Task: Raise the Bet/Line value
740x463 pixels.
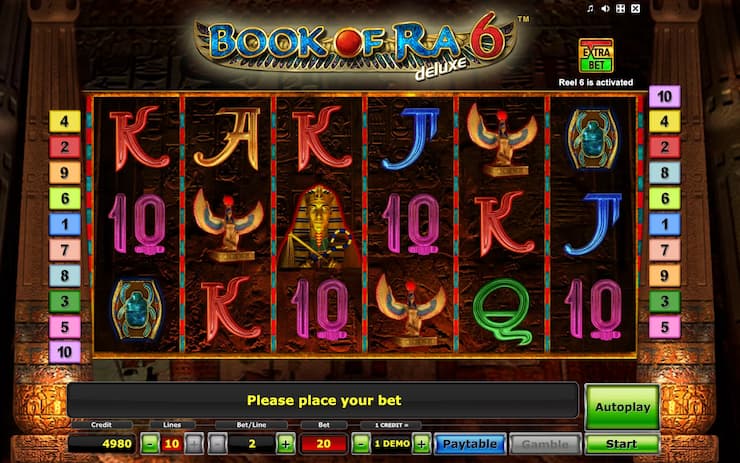Action: tap(286, 443)
